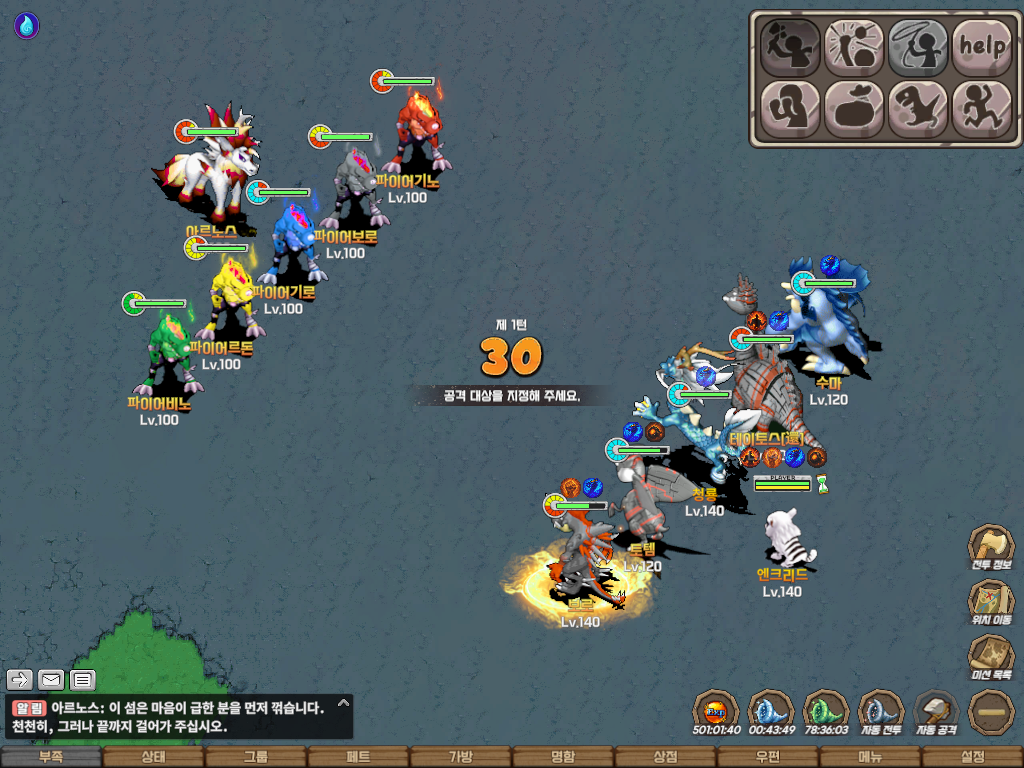Open the help button
The height and width of the screenshot is (768, 1024).
click(982, 45)
